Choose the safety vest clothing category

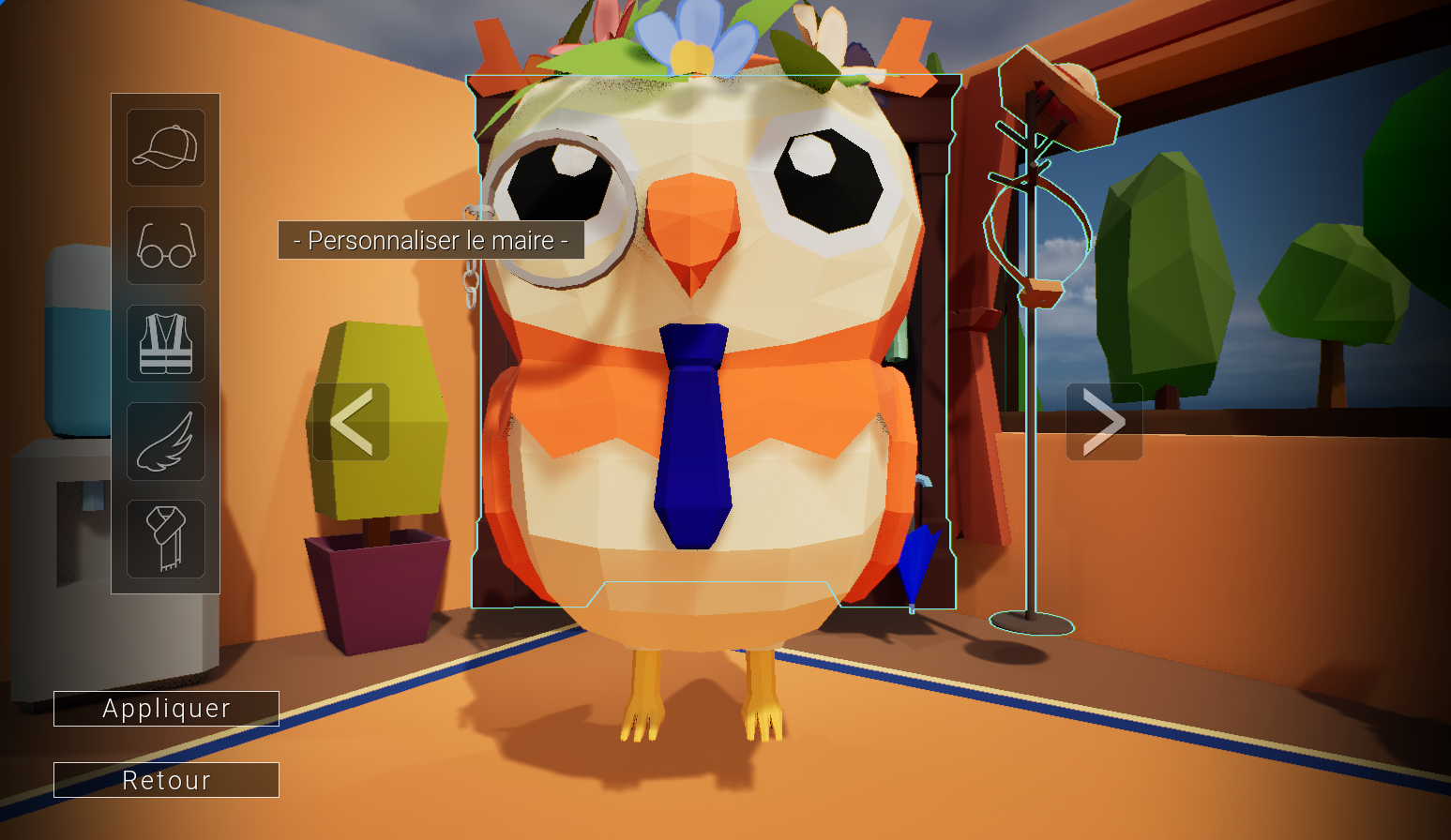tap(166, 343)
